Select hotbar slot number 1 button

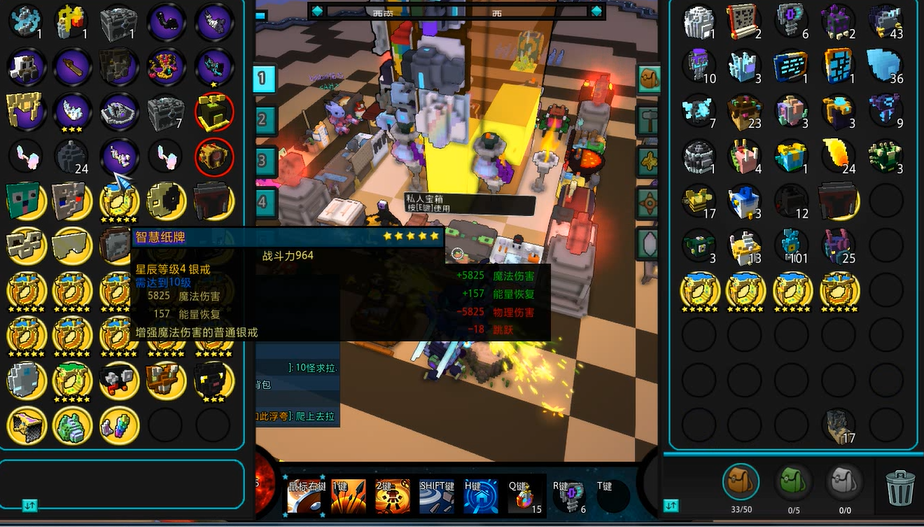(x=264, y=78)
